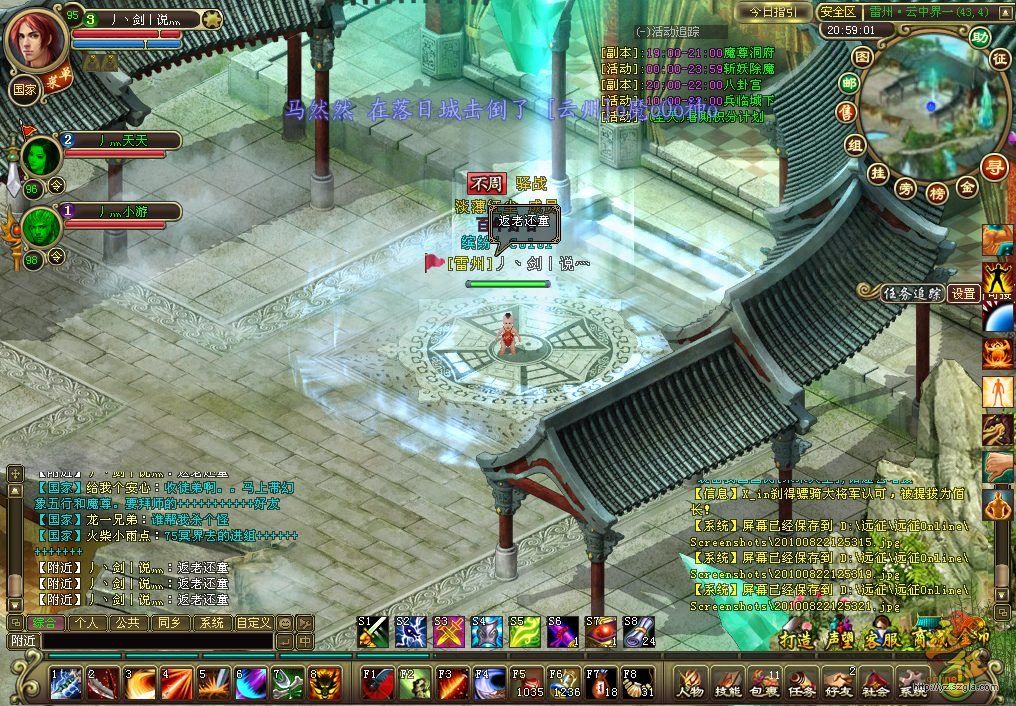Viewport: 1016px width, 706px height.
Task: Open the 好友 friends list
Action: pyautogui.click(x=839, y=682)
